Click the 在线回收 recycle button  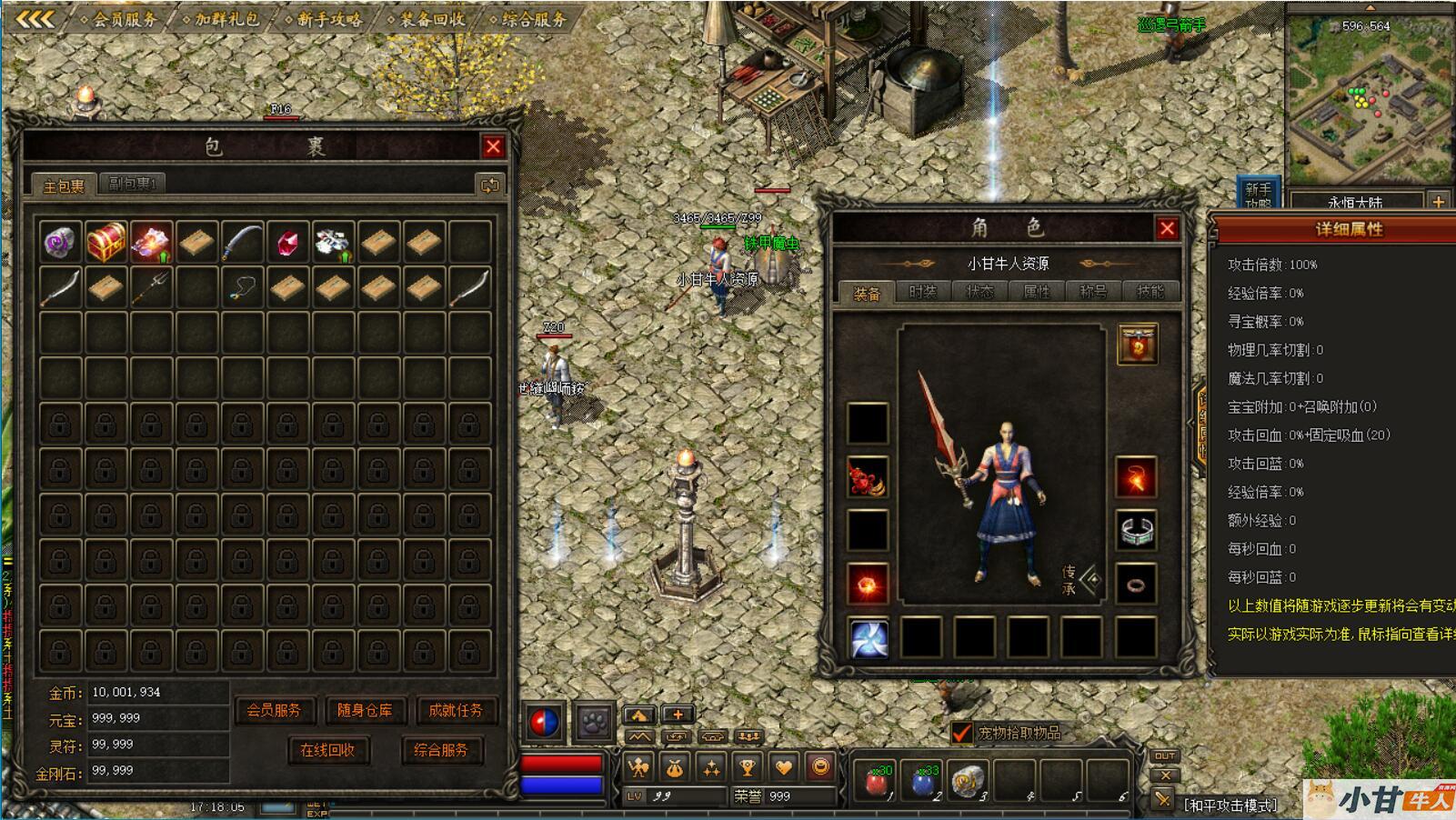click(327, 750)
